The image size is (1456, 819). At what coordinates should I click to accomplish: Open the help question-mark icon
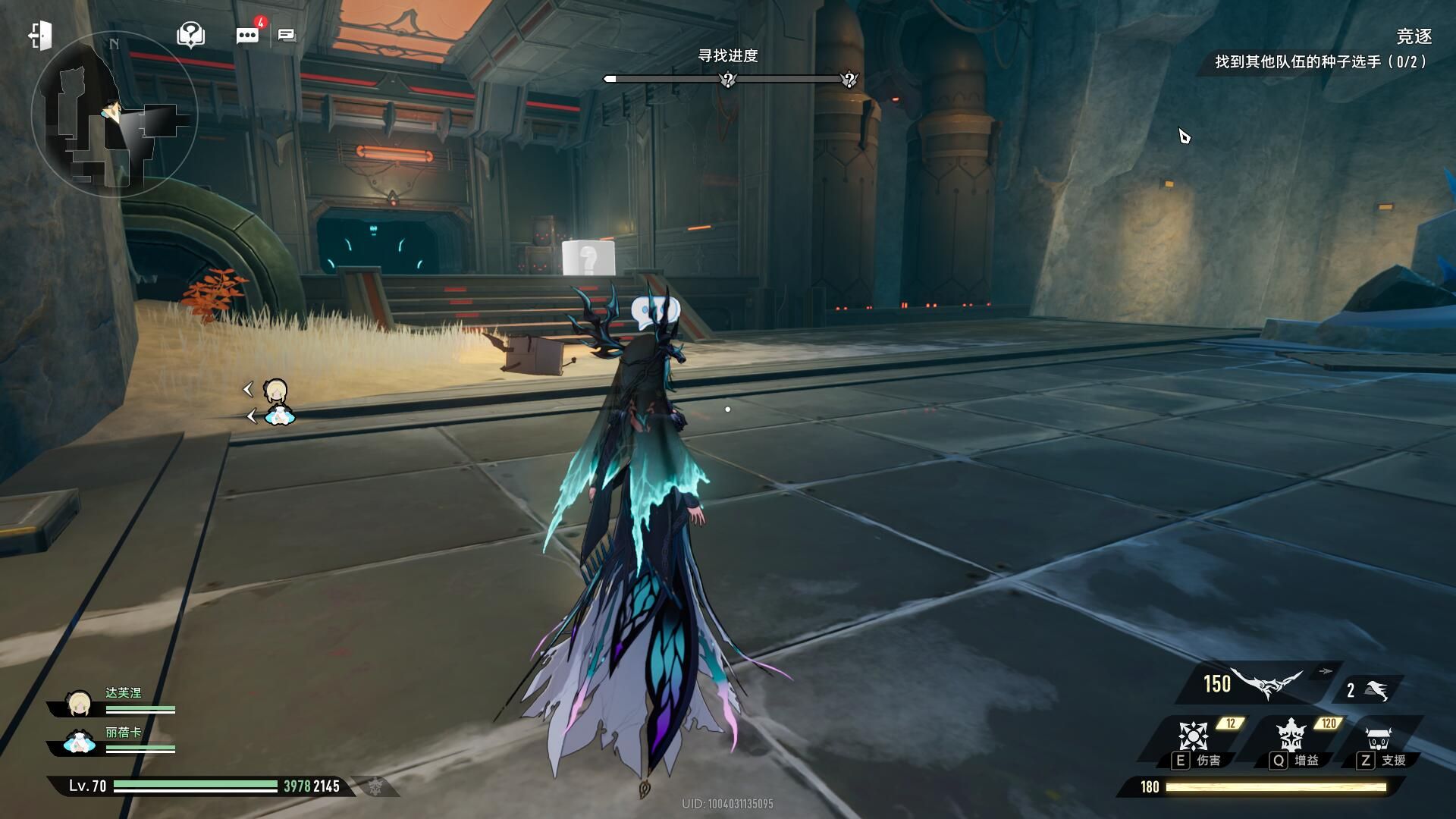pos(190,34)
